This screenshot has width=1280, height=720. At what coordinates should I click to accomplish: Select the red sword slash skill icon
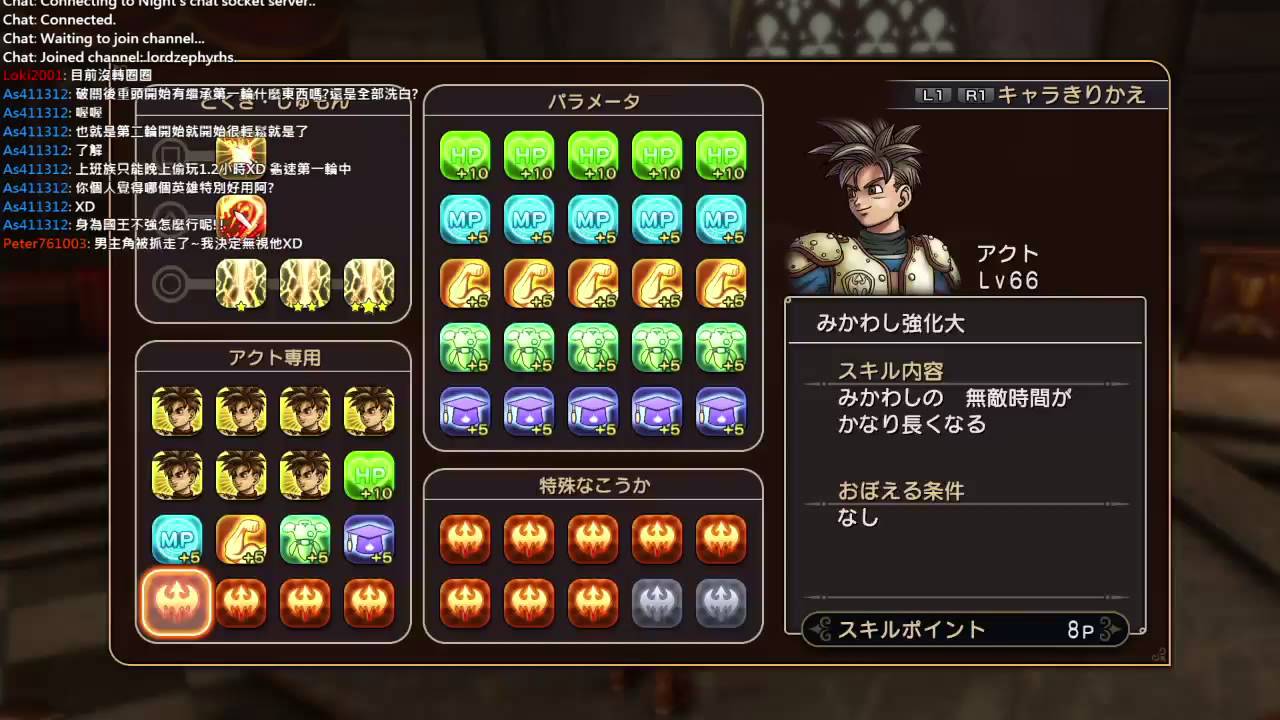(x=241, y=217)
